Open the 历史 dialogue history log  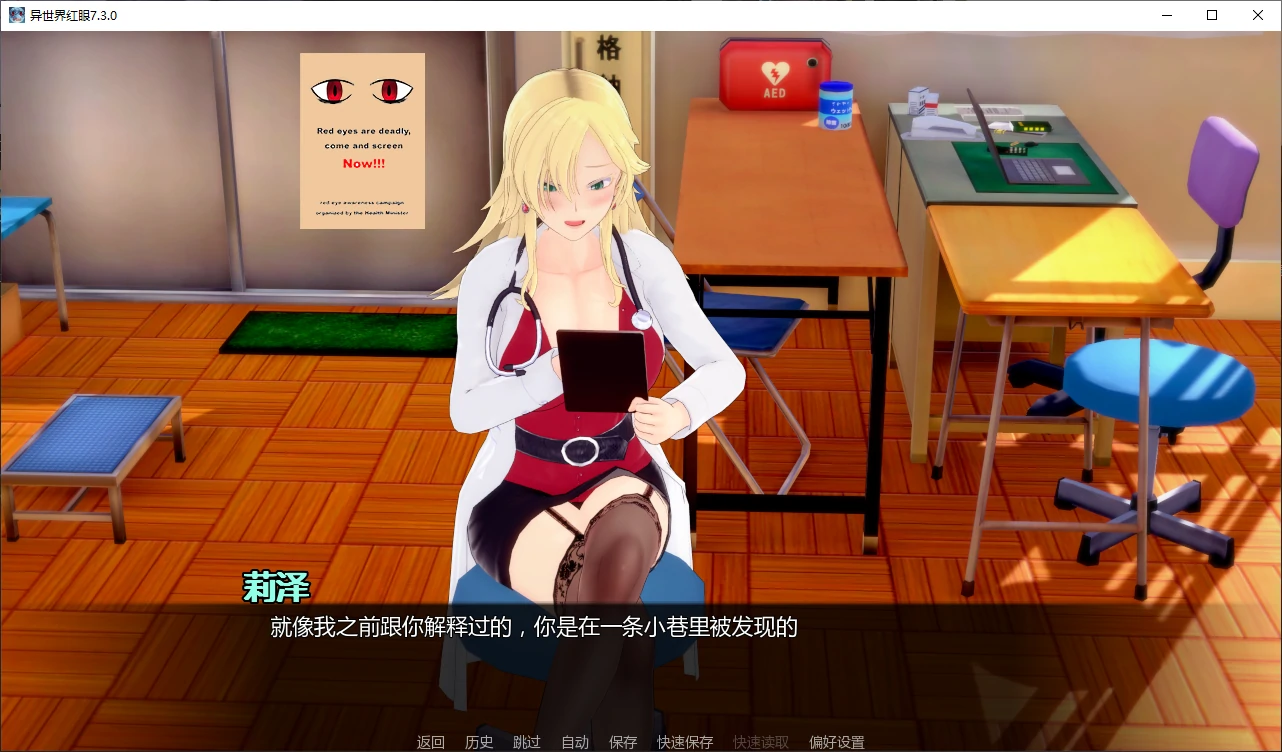(478, 742)
